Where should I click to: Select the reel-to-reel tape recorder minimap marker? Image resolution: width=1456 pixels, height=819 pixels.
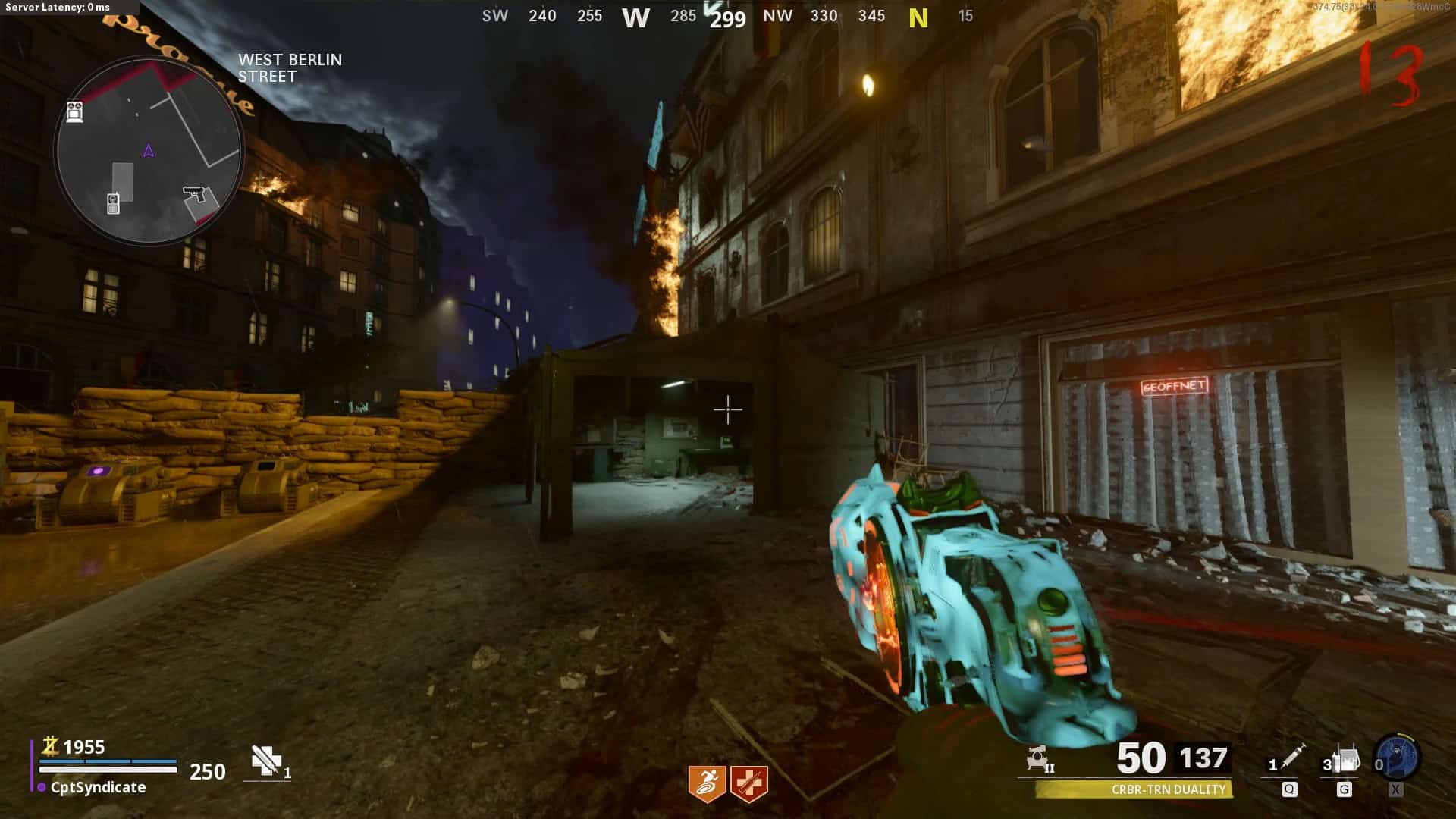(x=74, y=111)
